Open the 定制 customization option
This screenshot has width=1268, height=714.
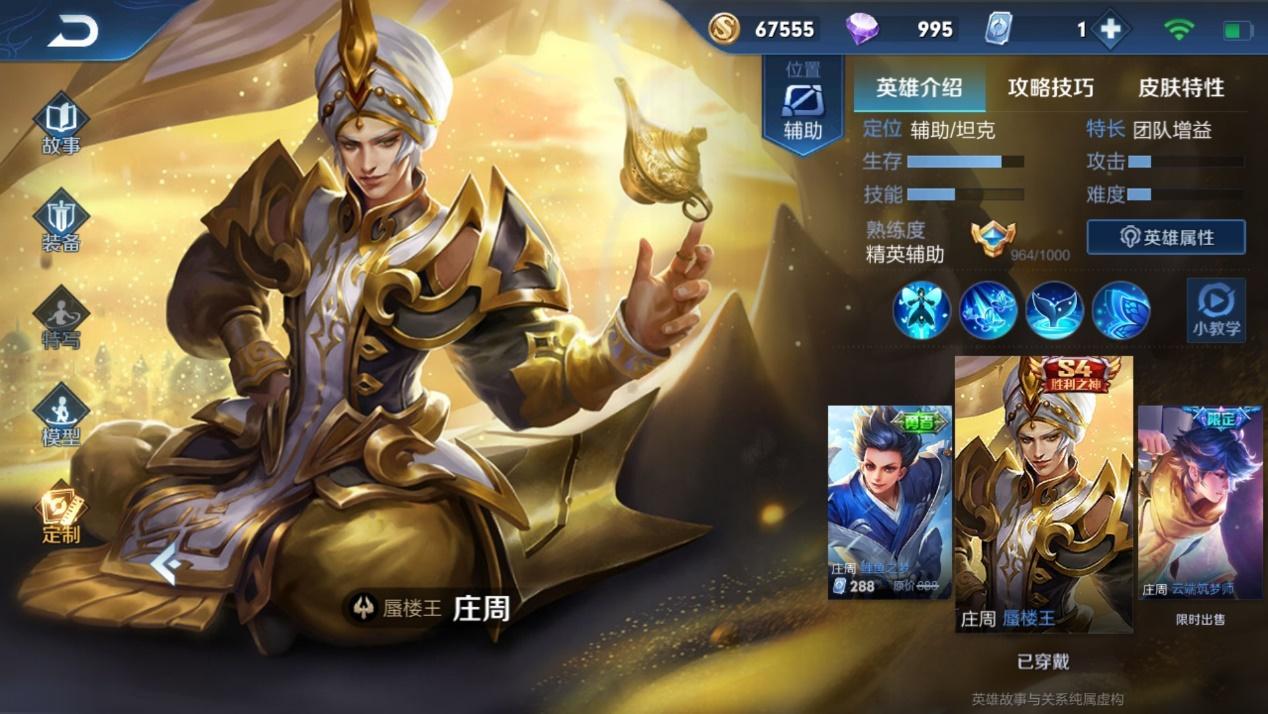coord(61,513)
